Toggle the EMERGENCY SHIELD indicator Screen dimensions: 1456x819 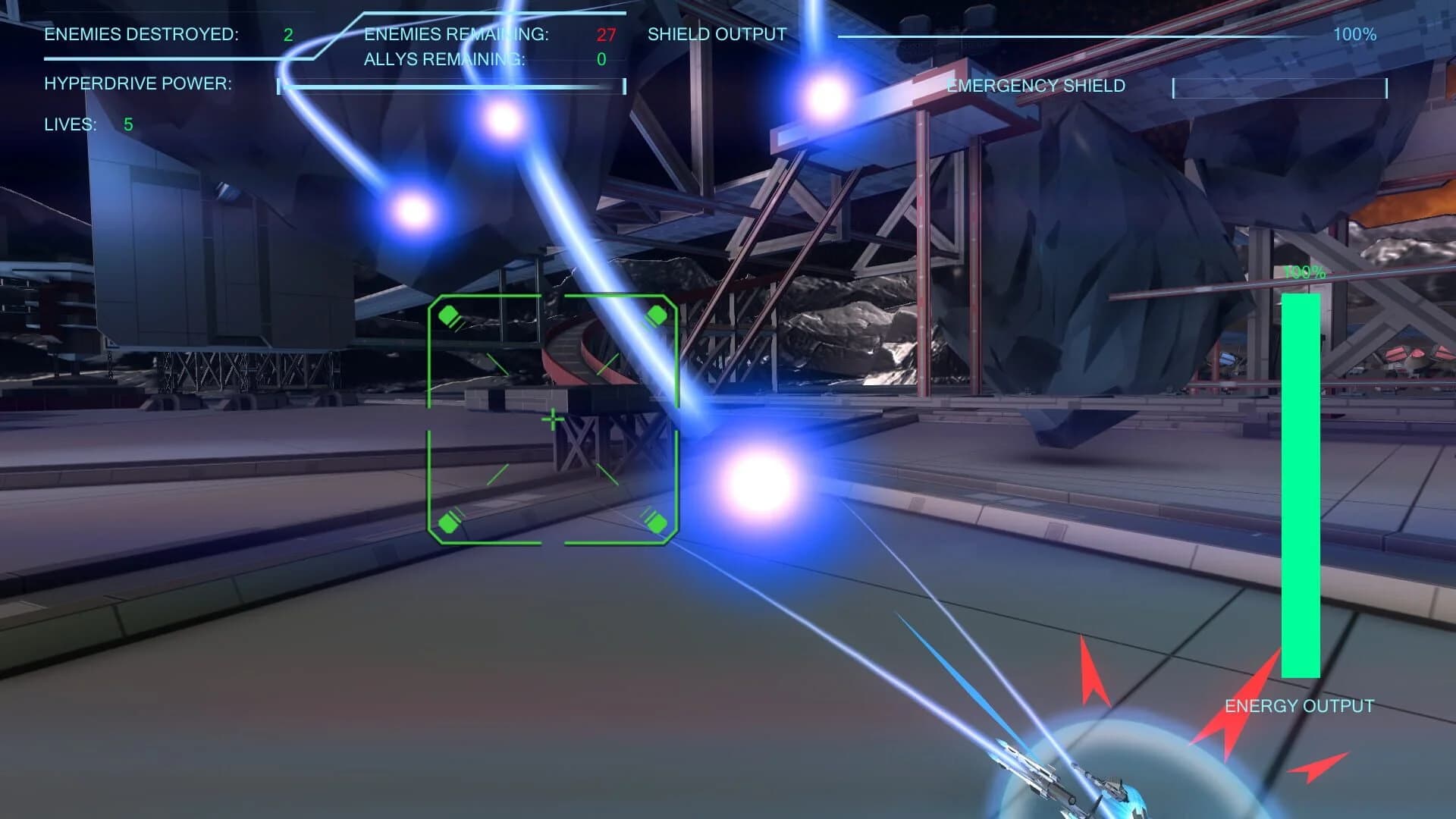coord(1035,86)
